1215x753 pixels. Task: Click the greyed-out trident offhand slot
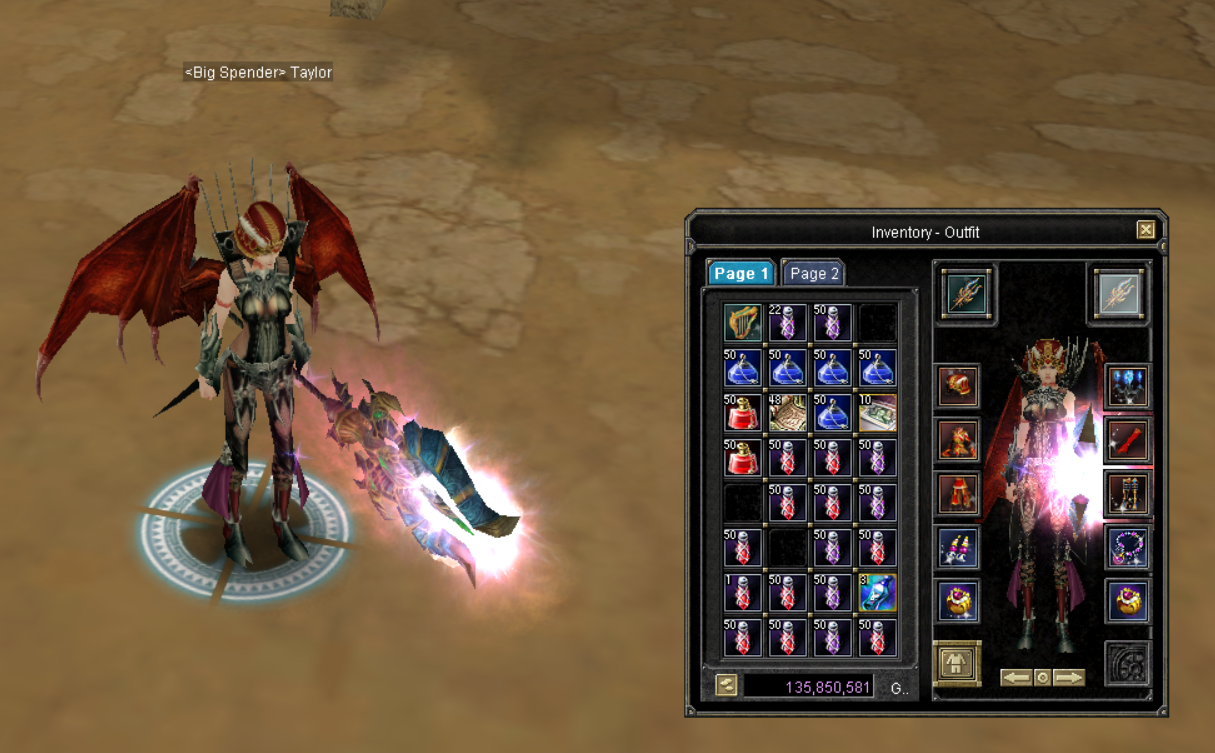pos(1118,294)
